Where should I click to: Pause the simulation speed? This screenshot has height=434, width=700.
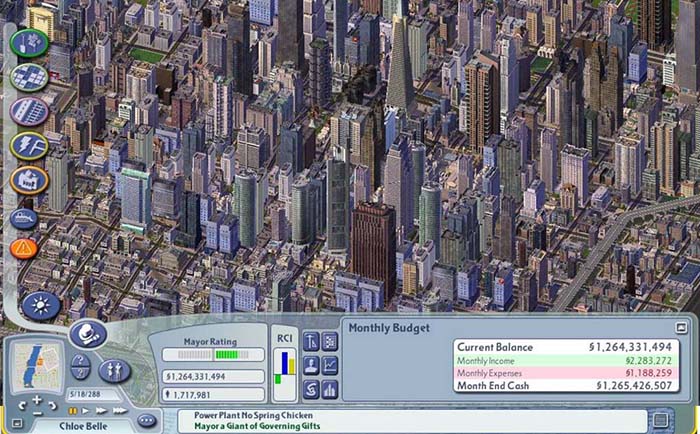pos(73,410)
